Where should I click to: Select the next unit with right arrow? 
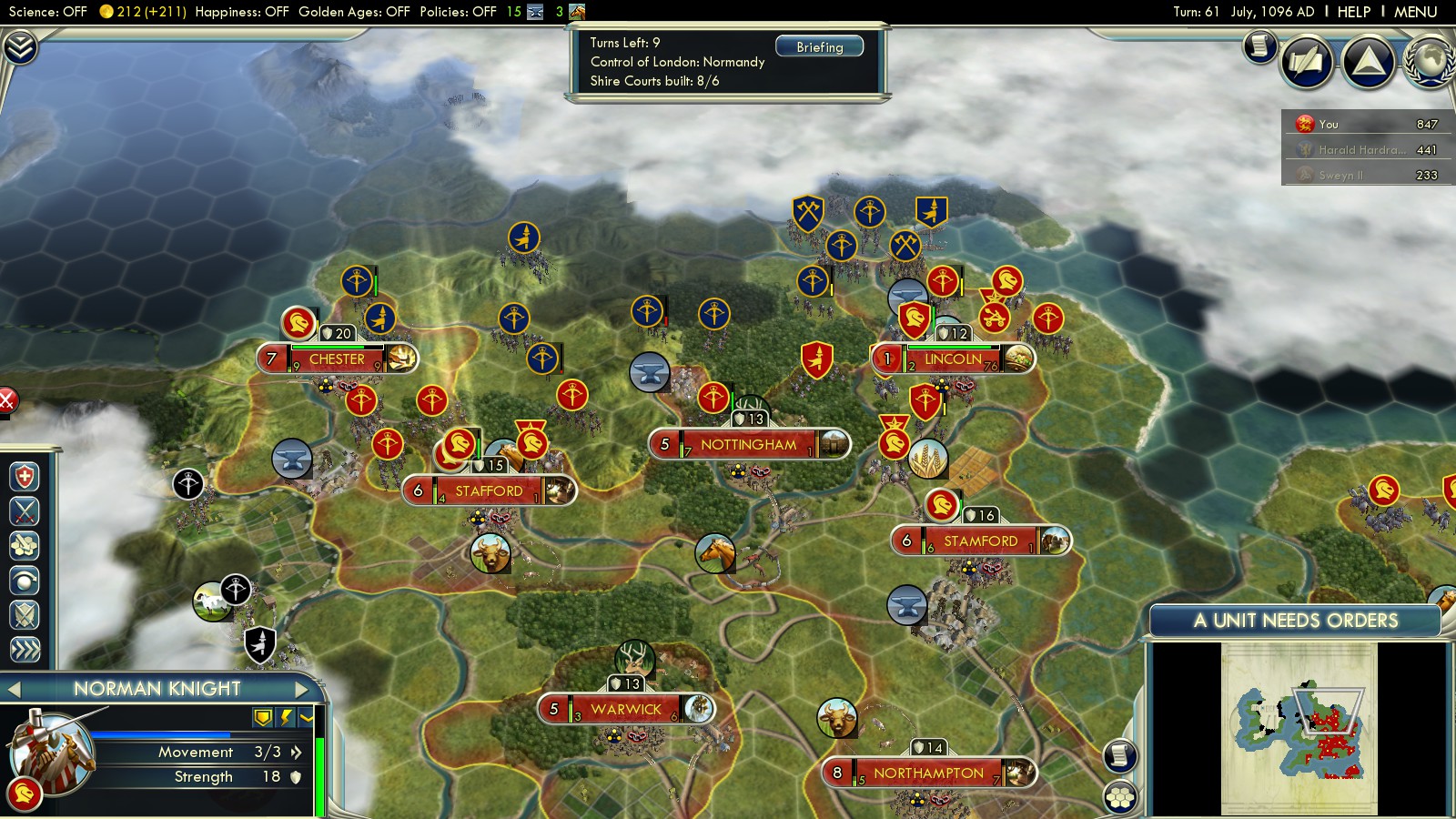pos(302,689)
